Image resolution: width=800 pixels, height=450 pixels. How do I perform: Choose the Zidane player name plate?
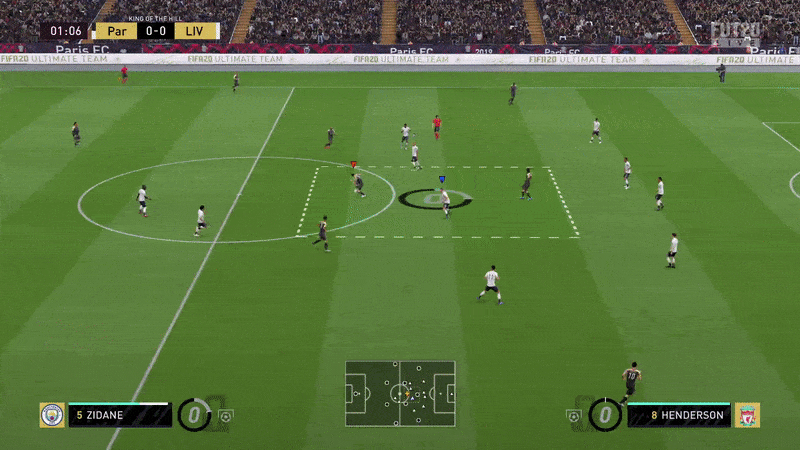(120, 415)
